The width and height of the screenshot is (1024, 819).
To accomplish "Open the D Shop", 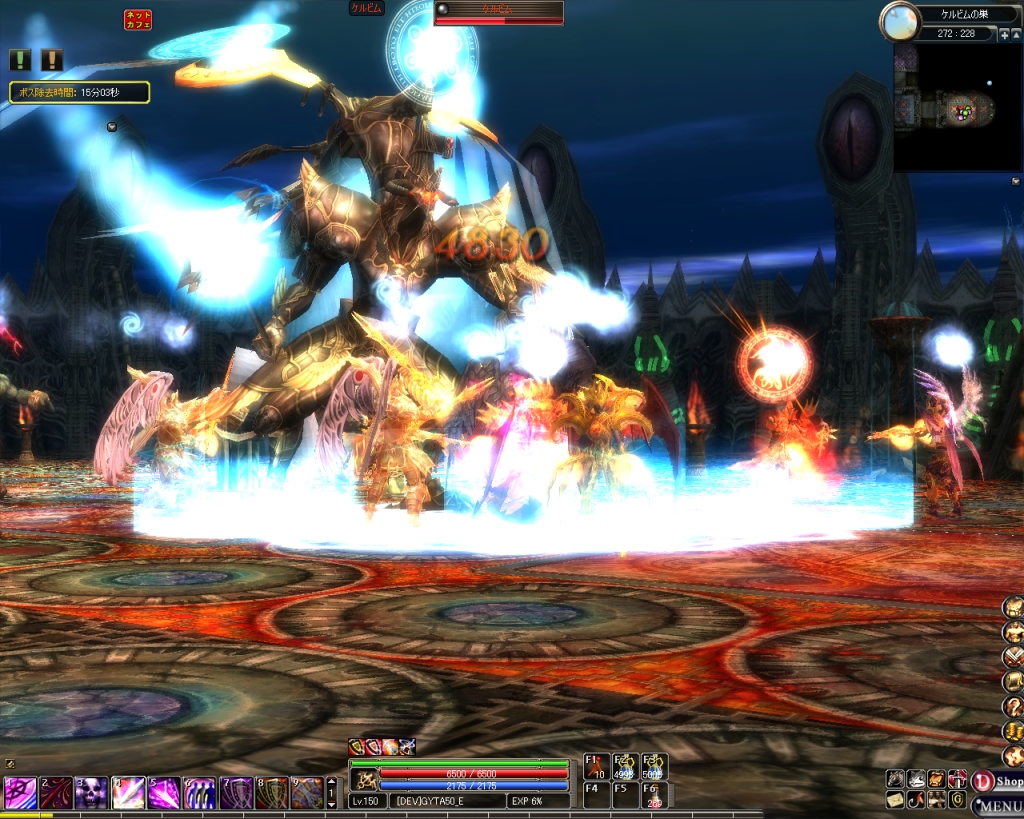I will tap(997, 781).
